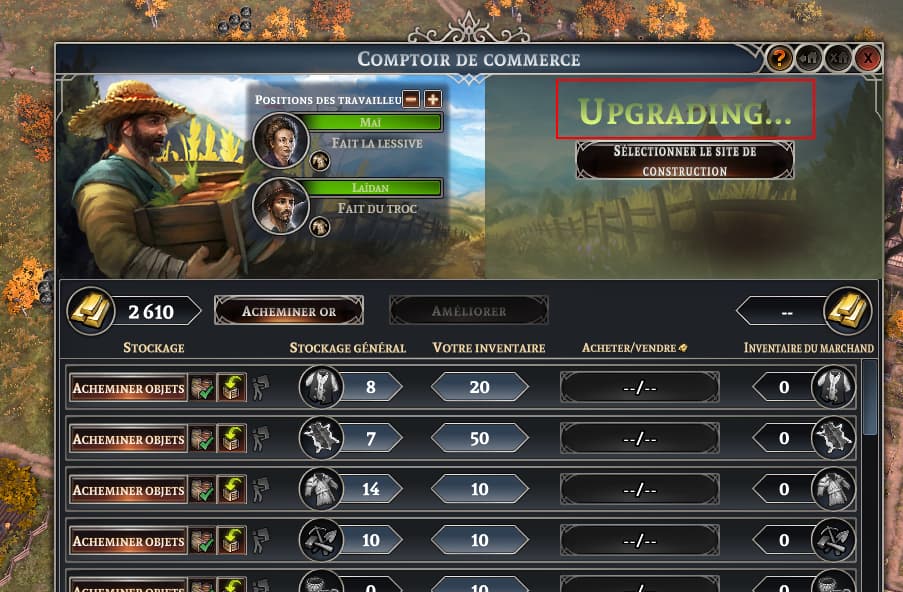The height and width of the screenshot is (592, 903).
Task: Click the Acheminer or button
Action: point(288,312)
